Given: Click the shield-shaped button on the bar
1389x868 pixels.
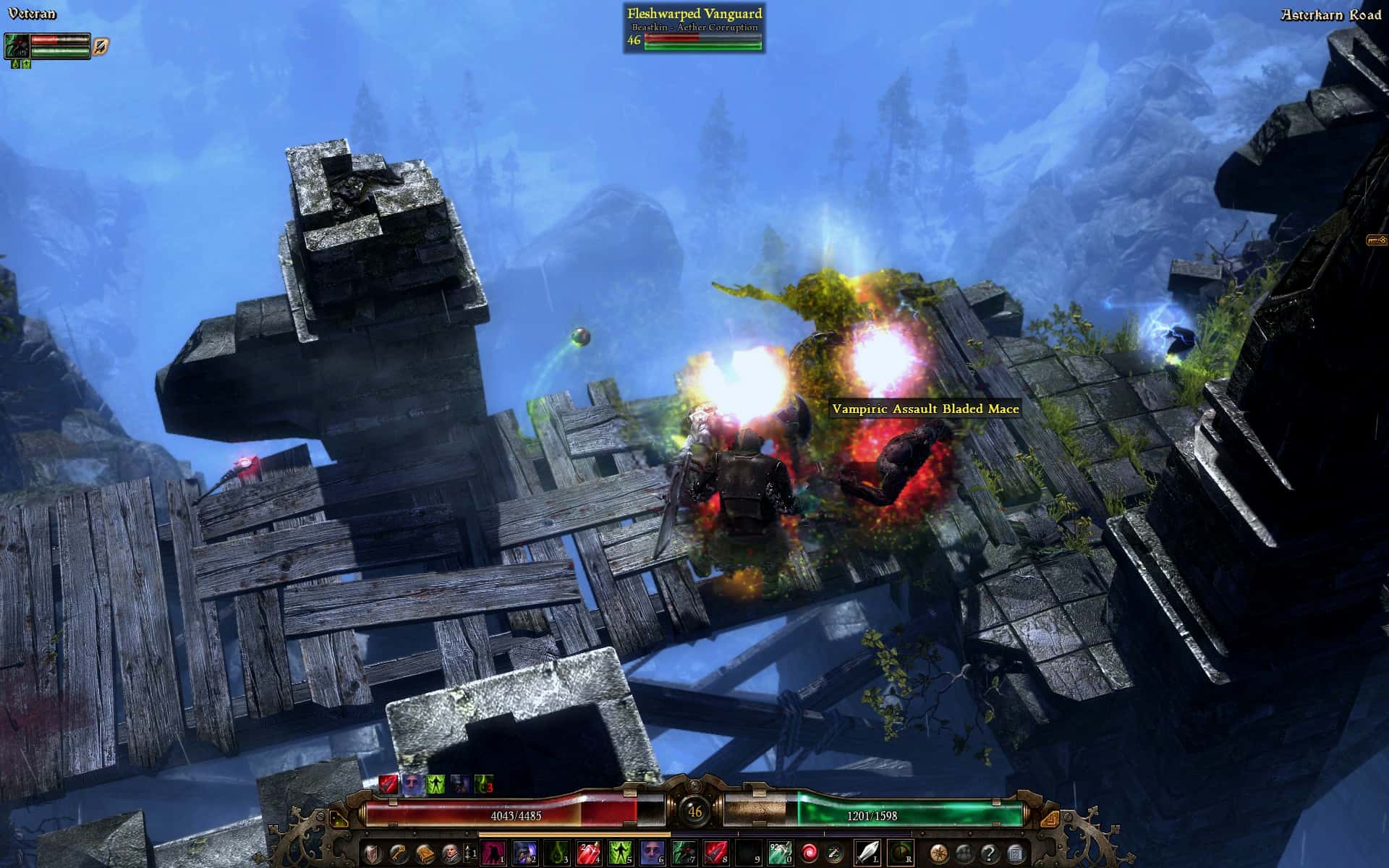Looking at the screenshot, I should [373, 854].
